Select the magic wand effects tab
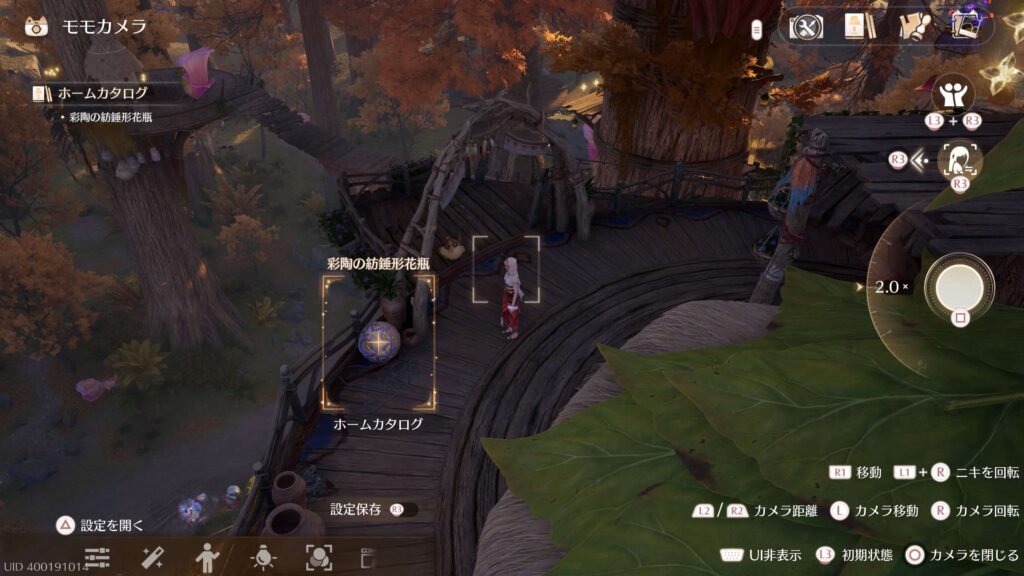1024x576 pixels. coord(153,558)
